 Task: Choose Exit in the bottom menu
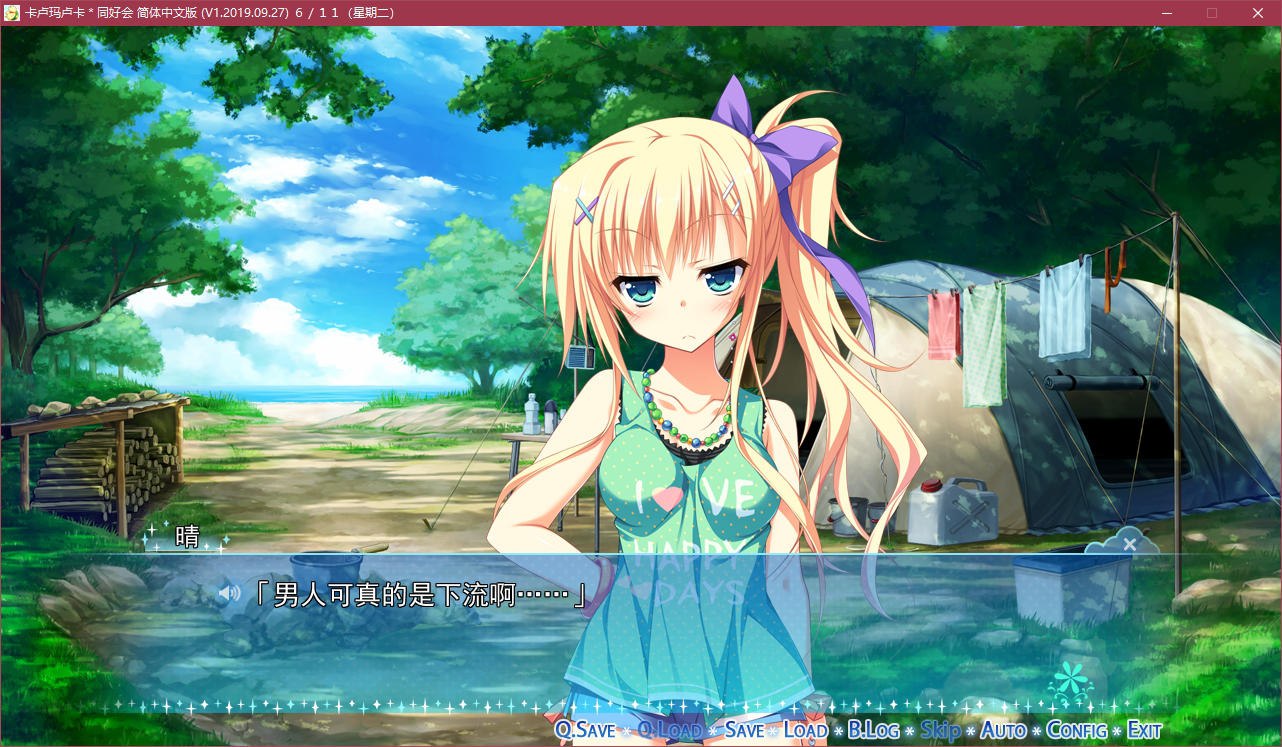pyautogui.click(x=1144, y=730)
